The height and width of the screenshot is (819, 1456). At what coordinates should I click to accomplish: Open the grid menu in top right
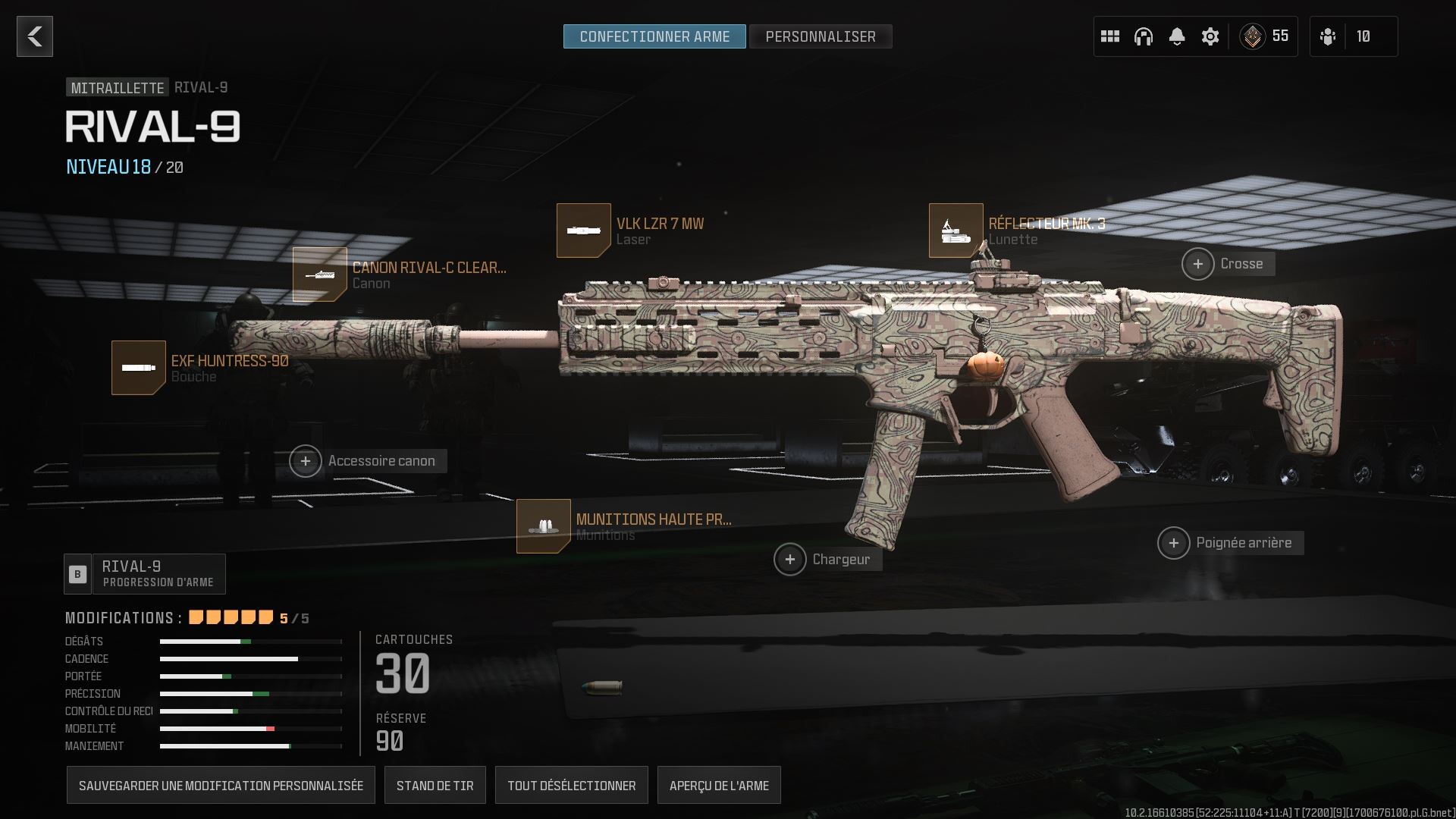[x=1110, y=36]
